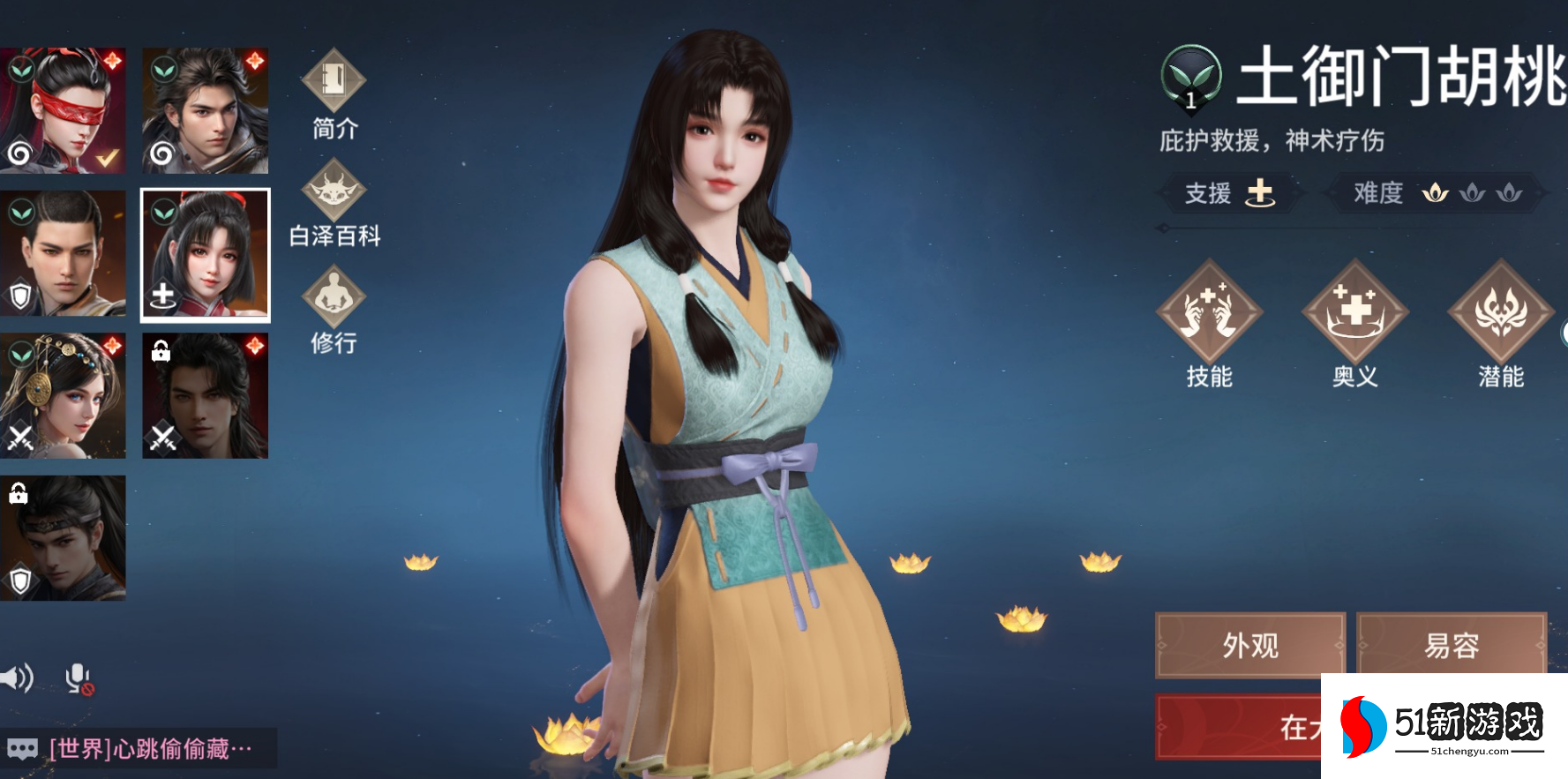Switch to the 易容 makeover tab
The height and width of the screenshot is (779, 1568).
coord(1452,647)
